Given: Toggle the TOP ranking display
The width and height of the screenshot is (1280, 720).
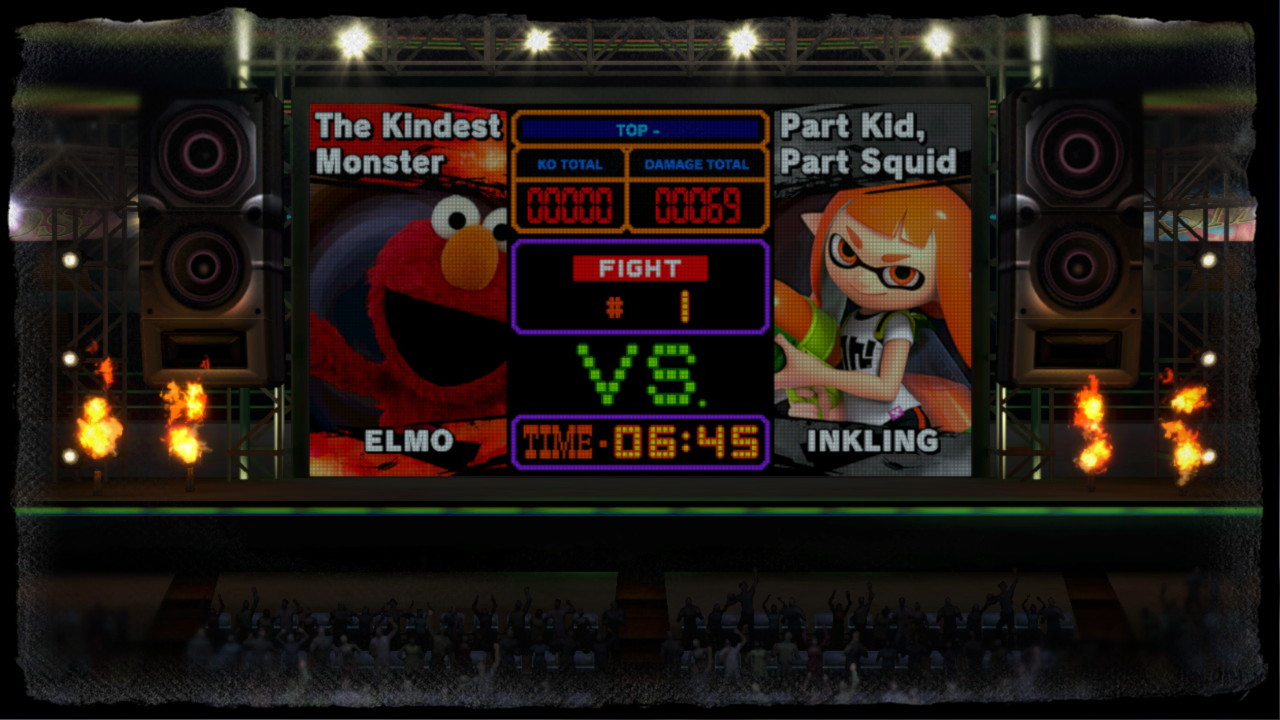Looking at the screenshot, I should coord(640,129).
